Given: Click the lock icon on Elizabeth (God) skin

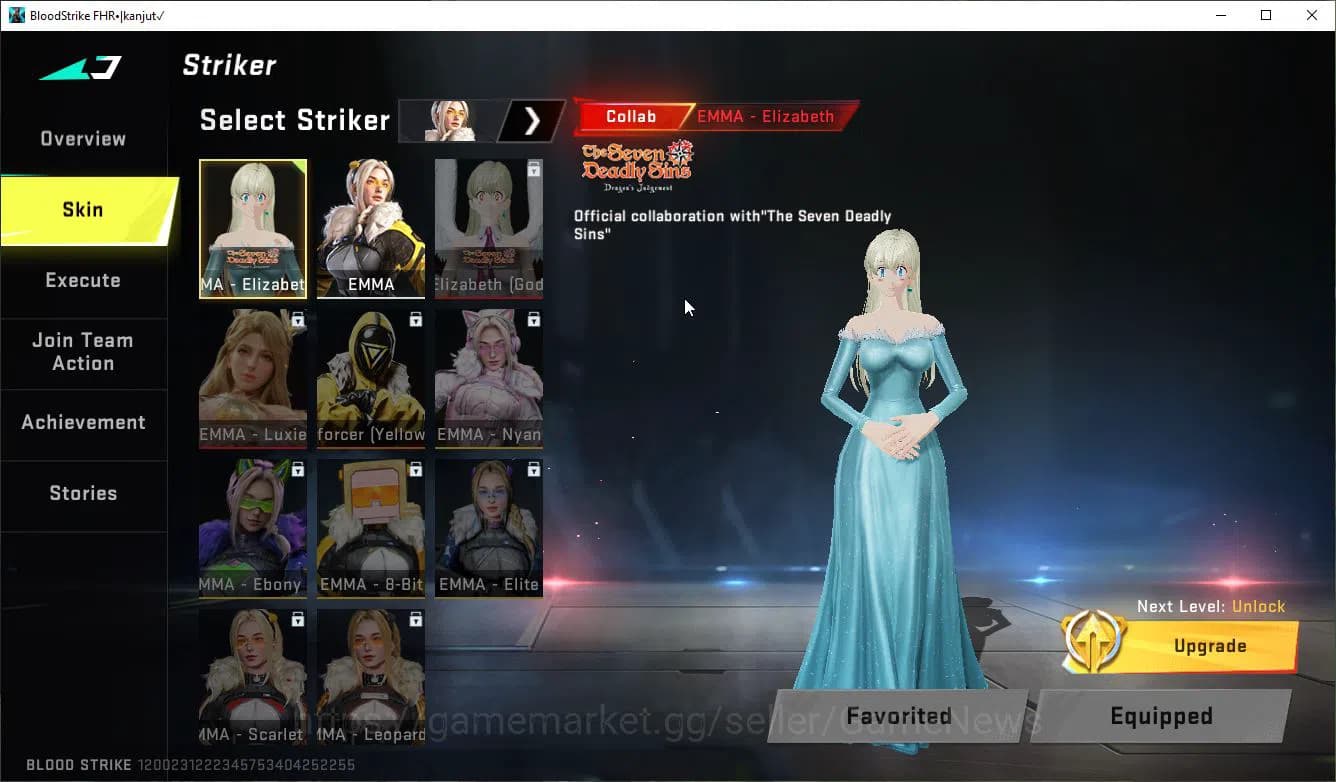Looking at the screenshot, I should point(532,169).
